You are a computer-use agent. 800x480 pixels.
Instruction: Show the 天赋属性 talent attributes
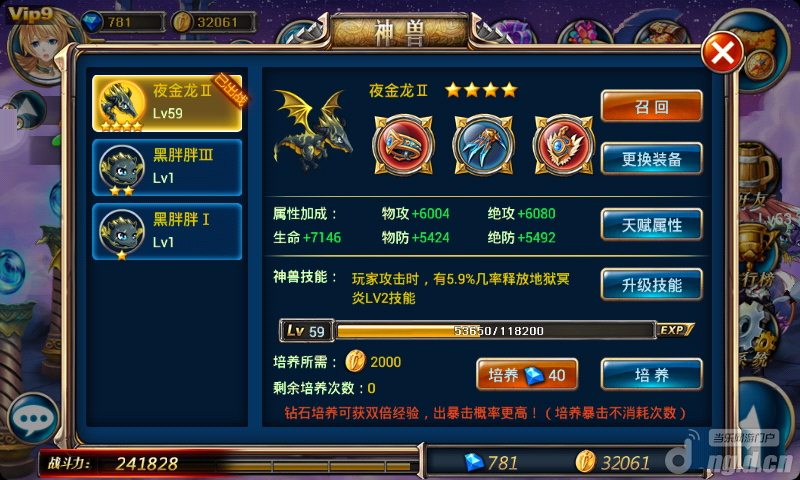(x=651, y=225)
